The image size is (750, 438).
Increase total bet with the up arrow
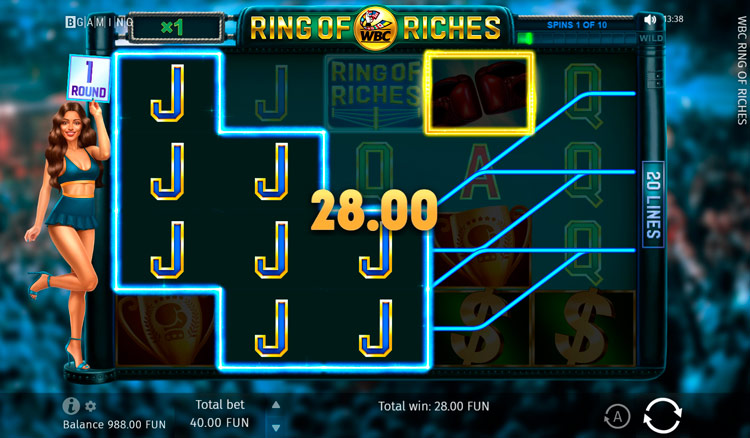276,405
